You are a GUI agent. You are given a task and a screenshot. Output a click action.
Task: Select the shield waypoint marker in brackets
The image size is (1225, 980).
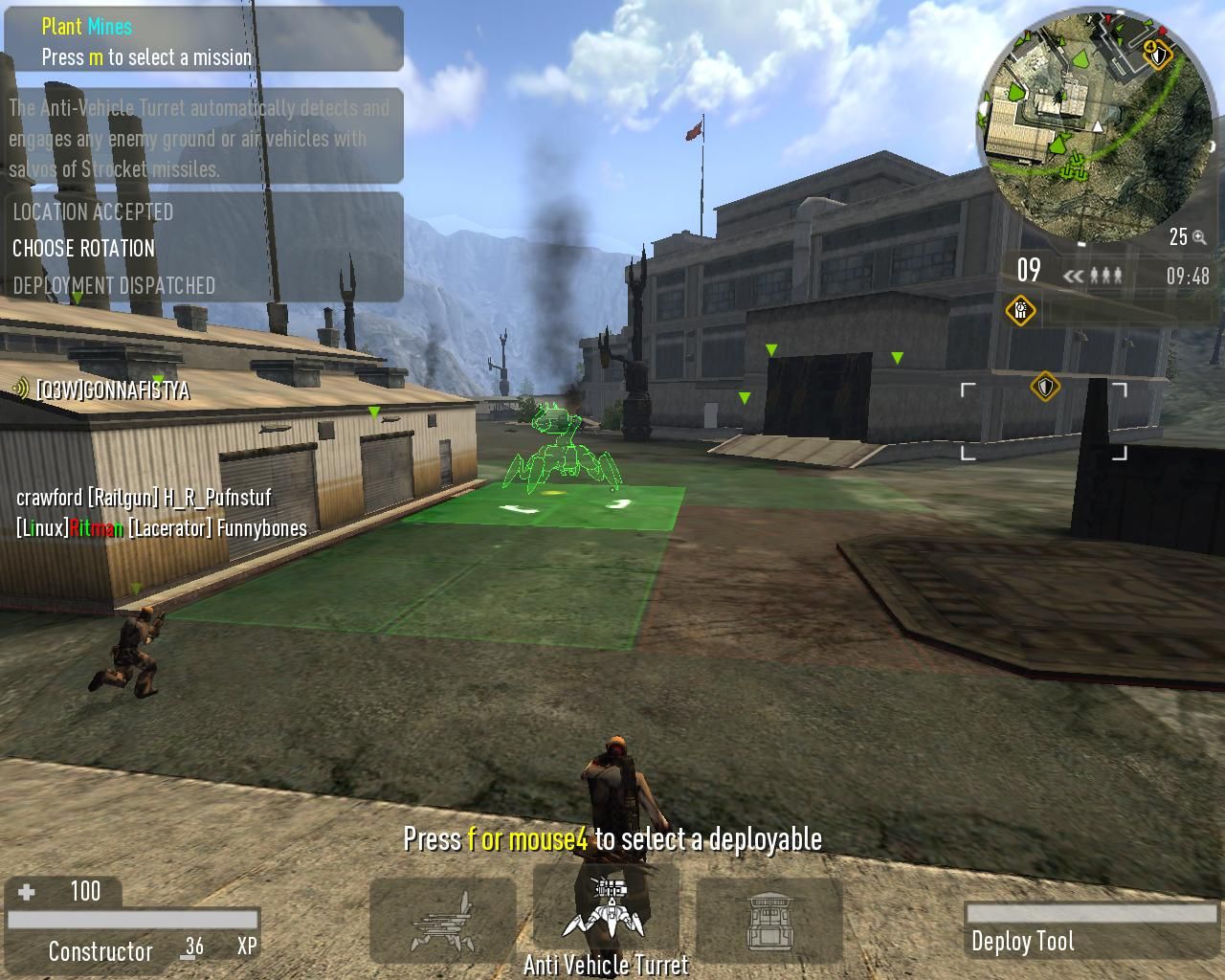tap(1044, 387)
